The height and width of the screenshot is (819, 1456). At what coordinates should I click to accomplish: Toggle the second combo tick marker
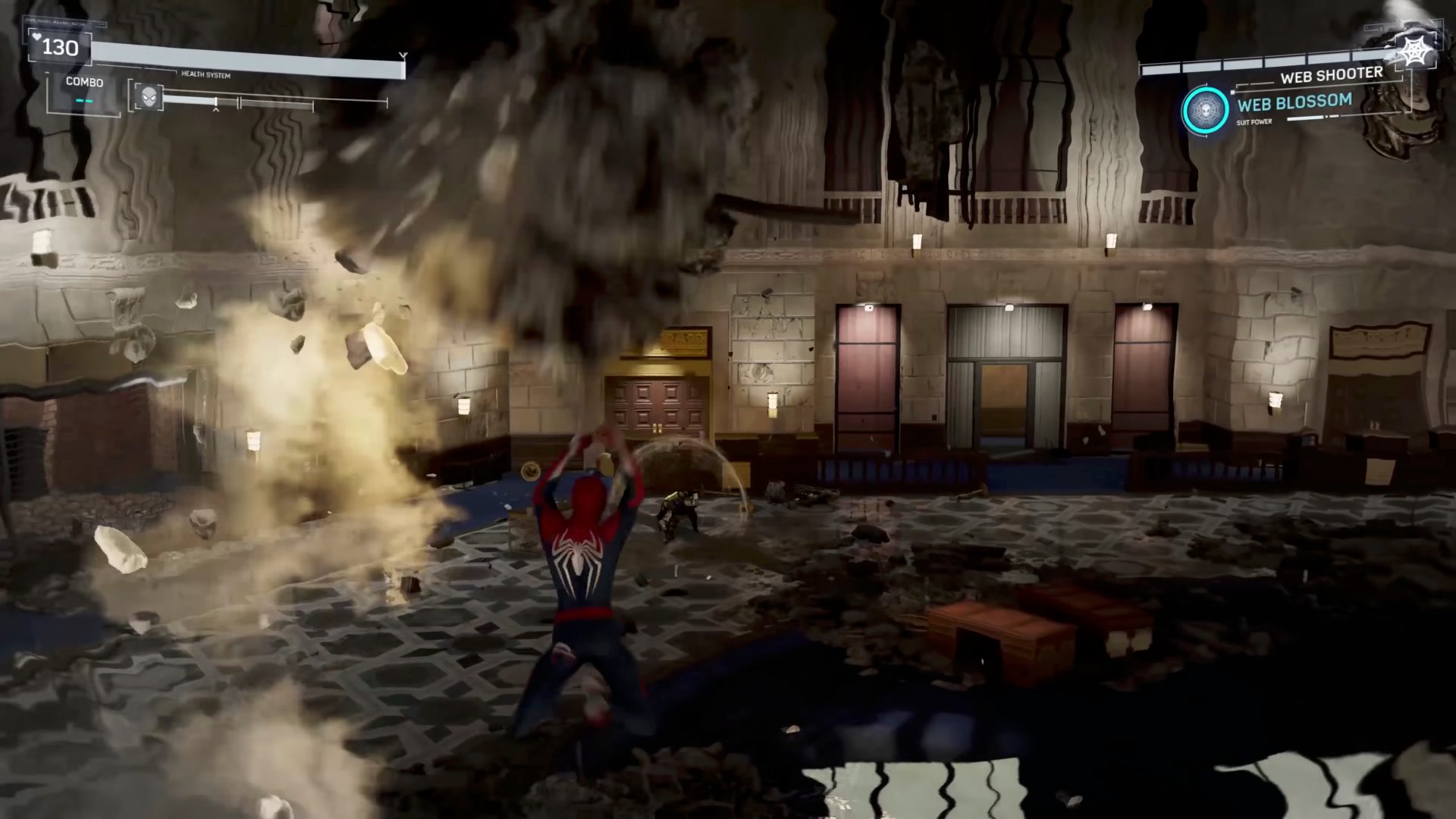point(89,100)
